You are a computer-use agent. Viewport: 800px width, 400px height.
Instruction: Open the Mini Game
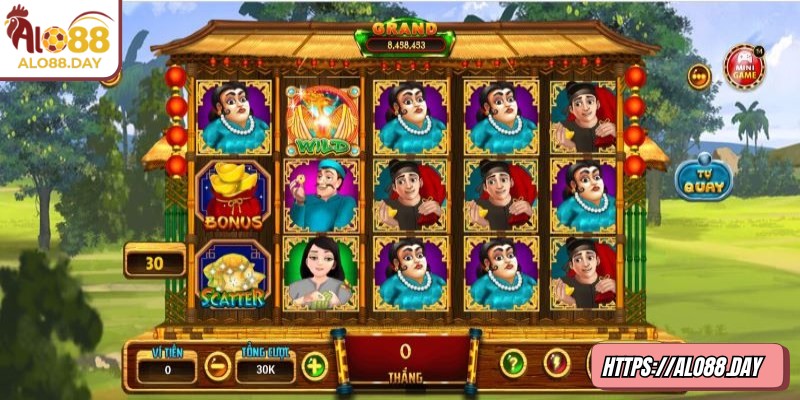[x=745, y=66]
